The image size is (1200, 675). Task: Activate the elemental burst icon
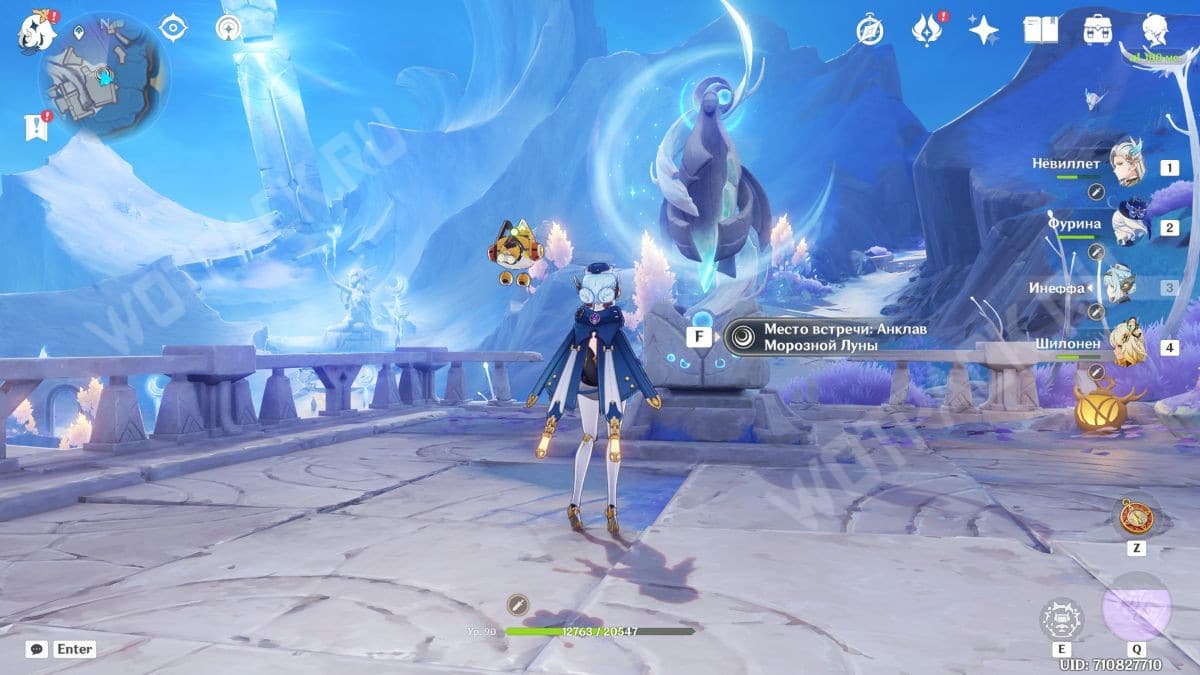[1136, 608]
